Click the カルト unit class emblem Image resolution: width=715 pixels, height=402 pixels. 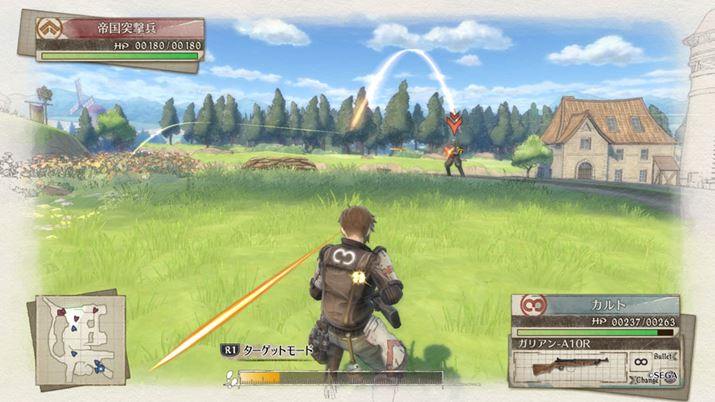[535, 306]
